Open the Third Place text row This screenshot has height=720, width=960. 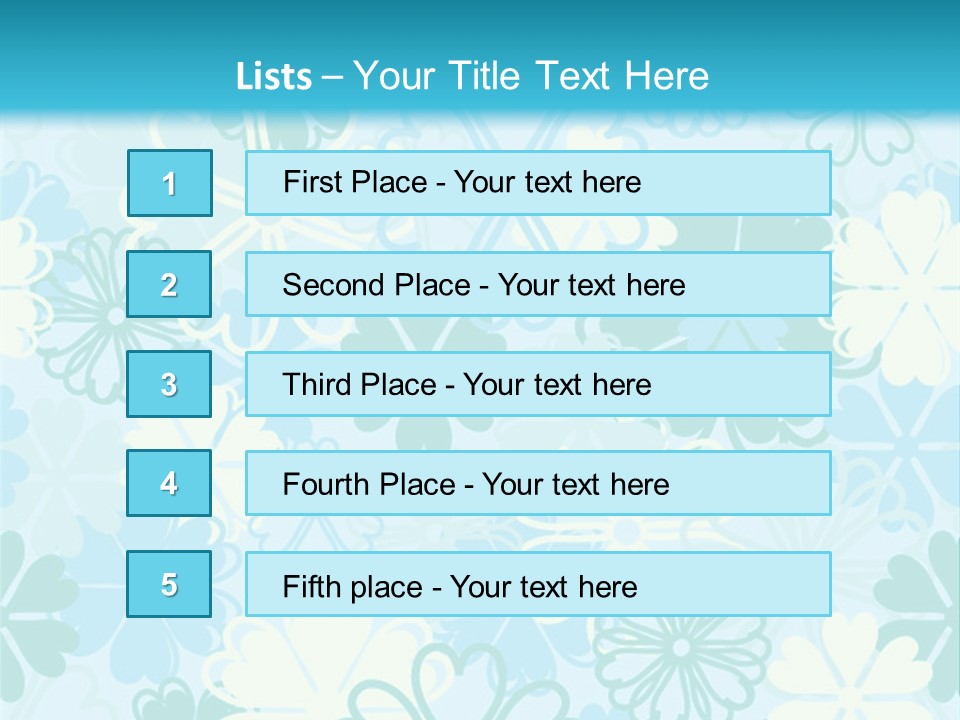click(538, 384)
